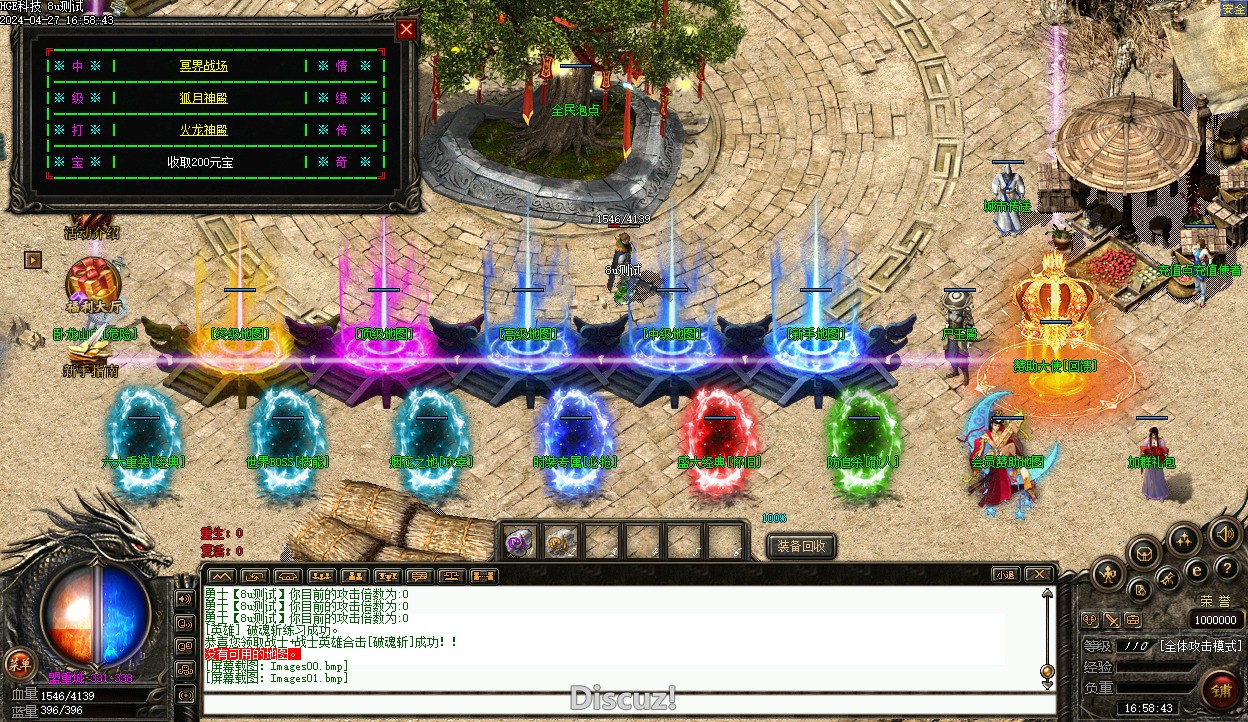Open the round 菜单 menu button
This screenshot has height=722, width=1248.
[19, 662]
